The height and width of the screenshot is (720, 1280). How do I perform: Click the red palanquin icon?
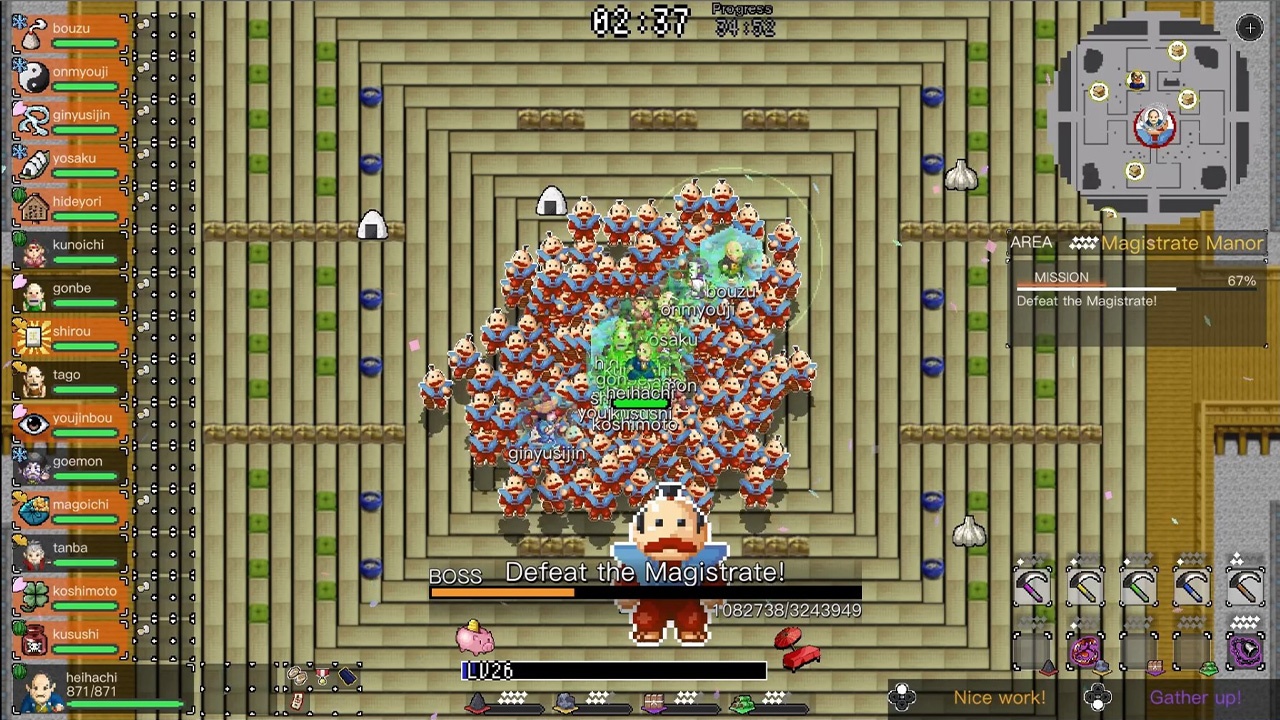[795, 647]
